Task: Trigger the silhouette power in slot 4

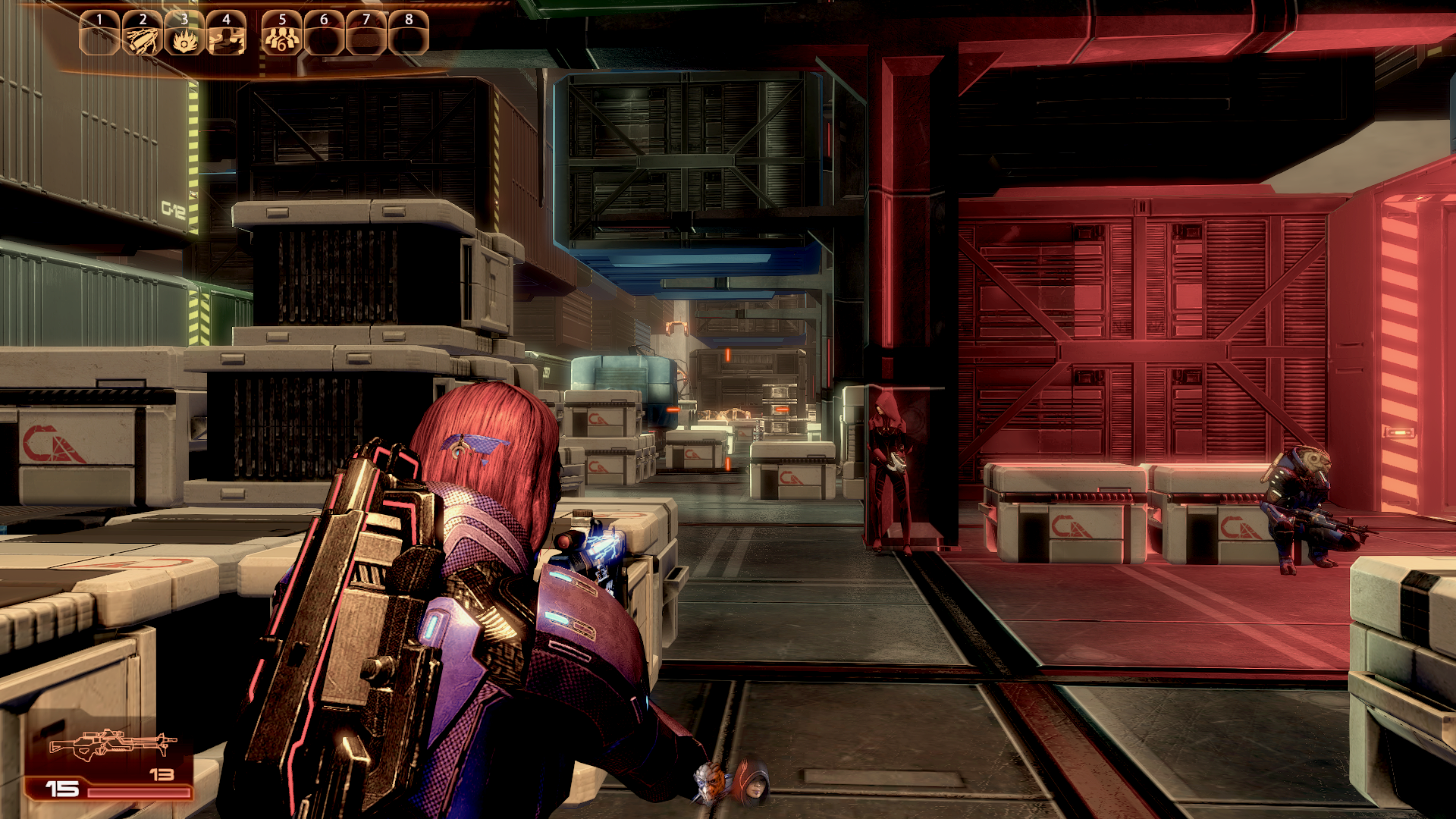Action: click(x=226, y=36)
